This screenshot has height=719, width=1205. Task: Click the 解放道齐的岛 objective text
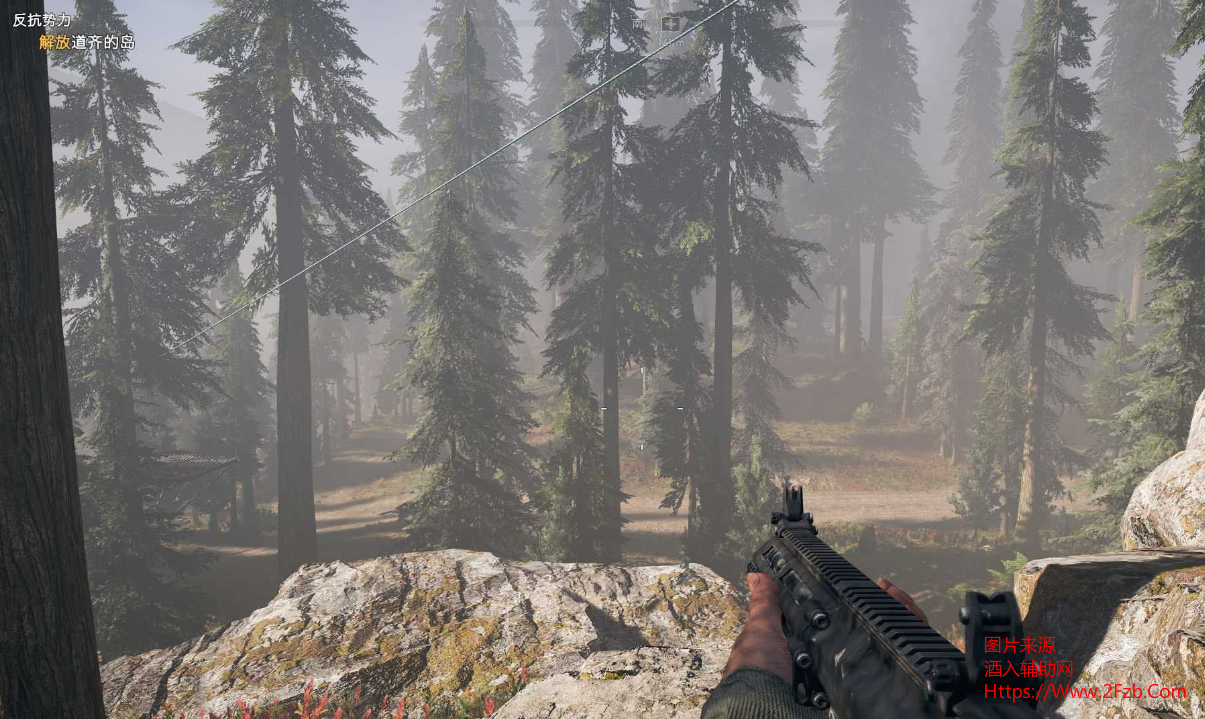click(x=87, y=42)
